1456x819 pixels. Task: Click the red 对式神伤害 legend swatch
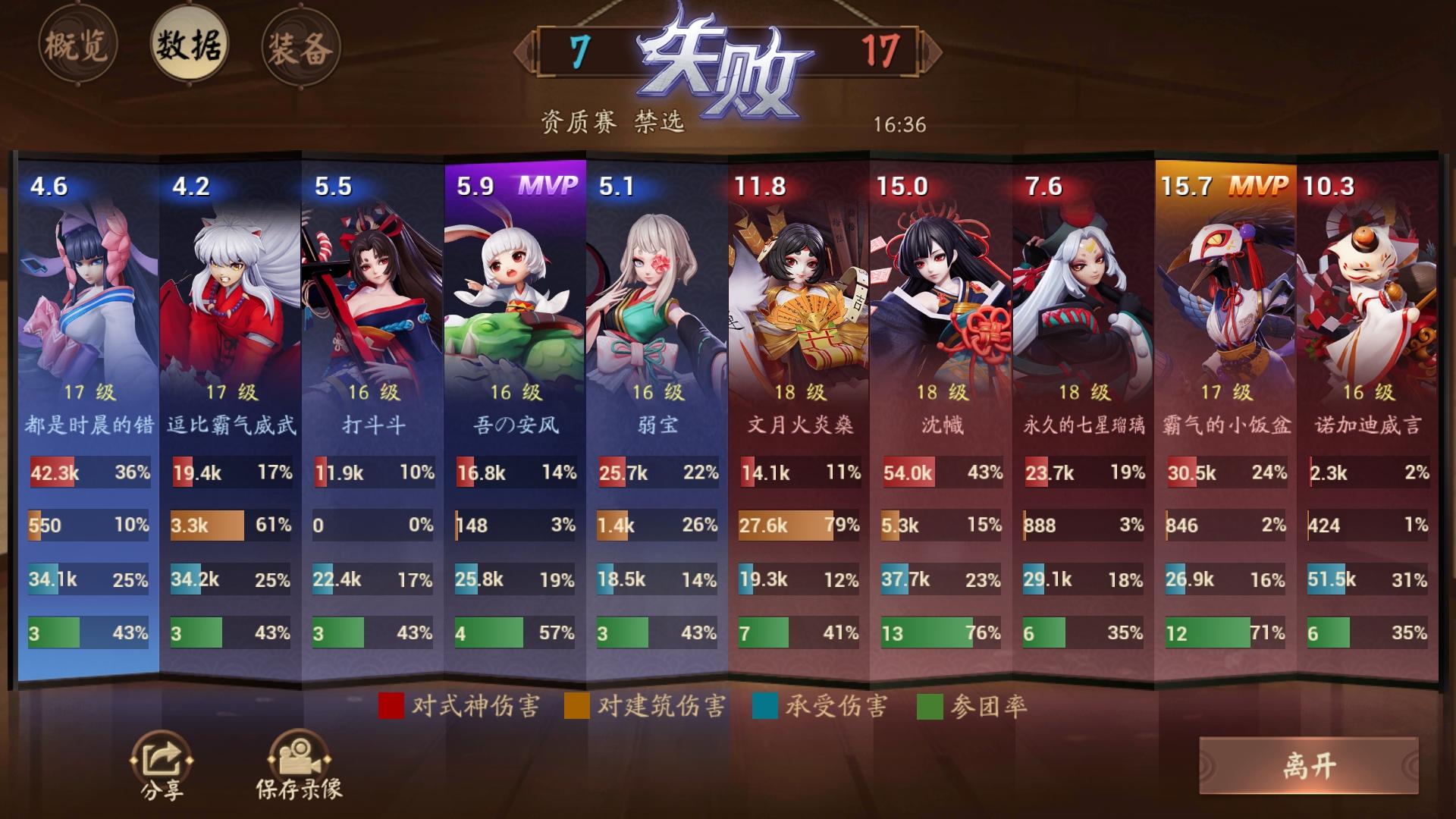391,706
